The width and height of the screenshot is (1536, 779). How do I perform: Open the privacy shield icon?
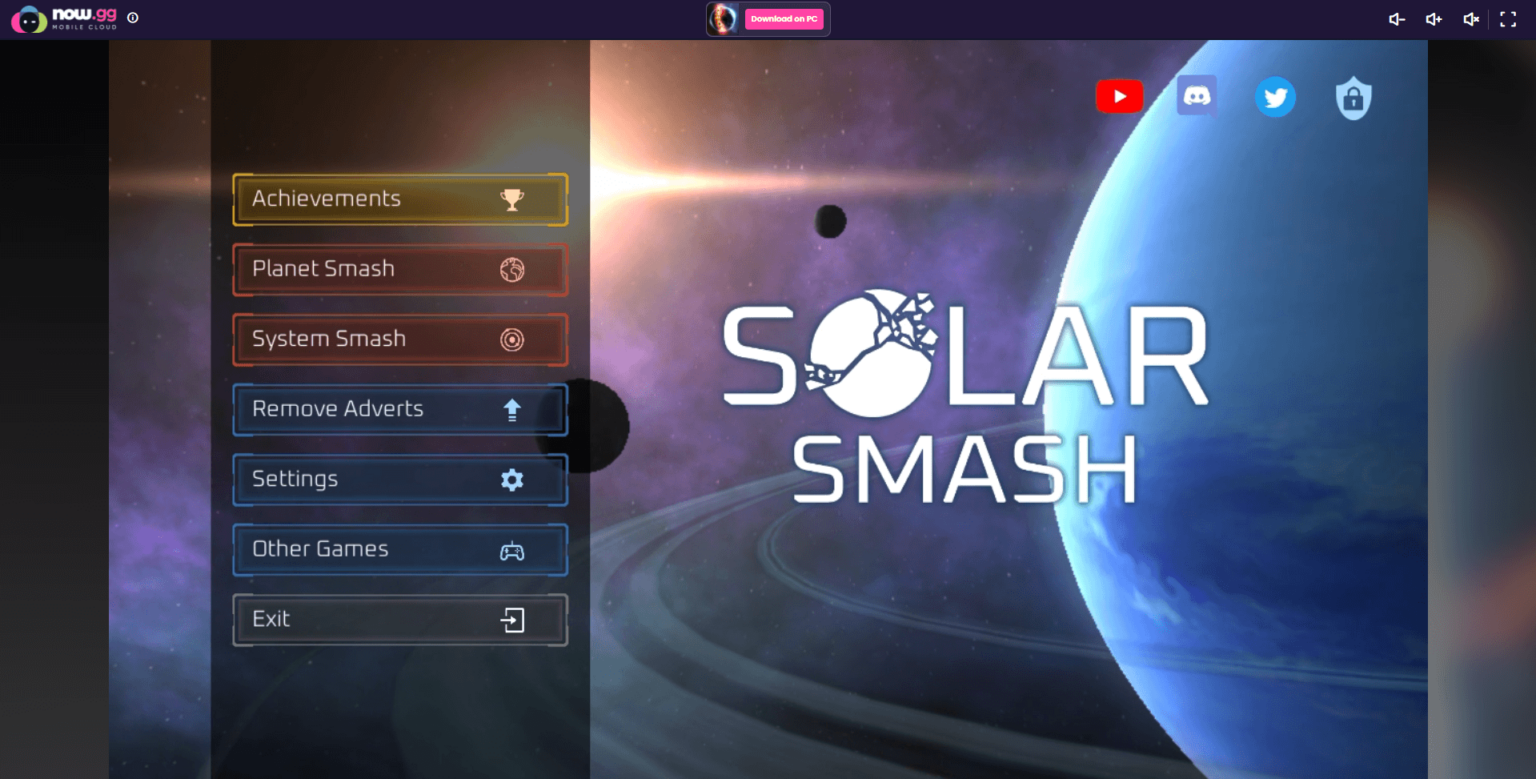1353,97
